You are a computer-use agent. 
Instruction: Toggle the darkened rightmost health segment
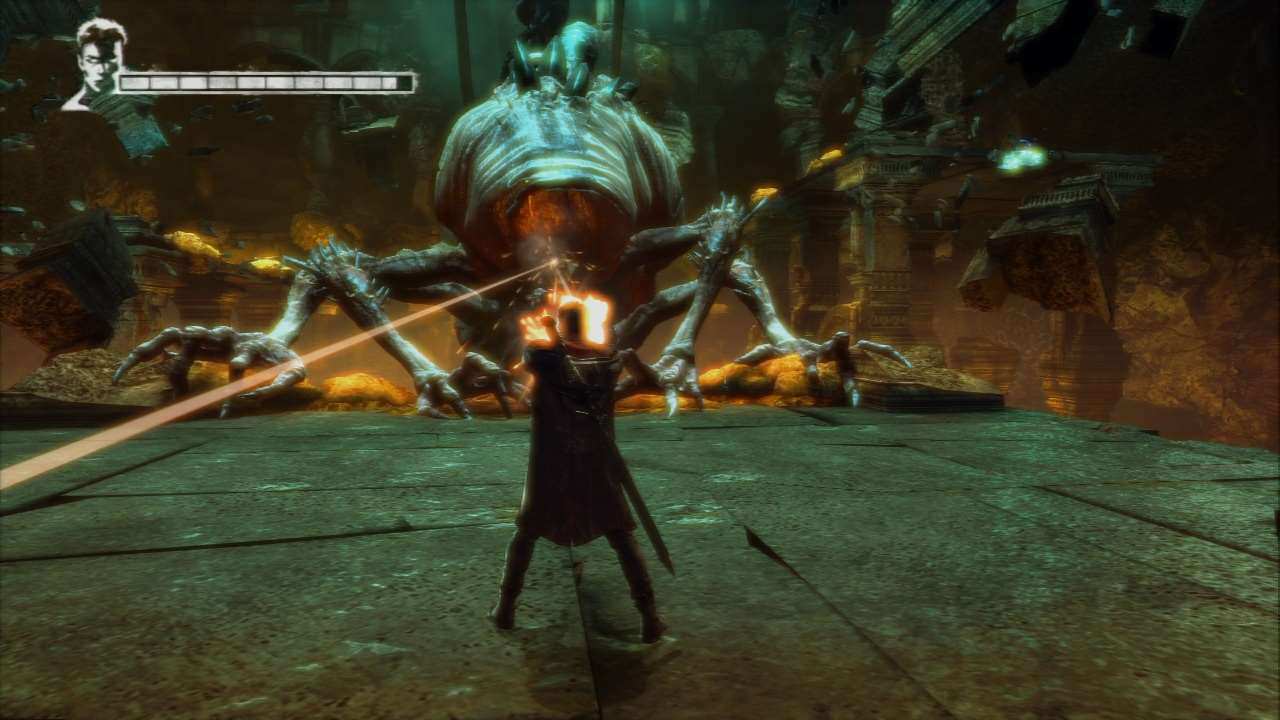pyautogui.click(x=405, y=80)
